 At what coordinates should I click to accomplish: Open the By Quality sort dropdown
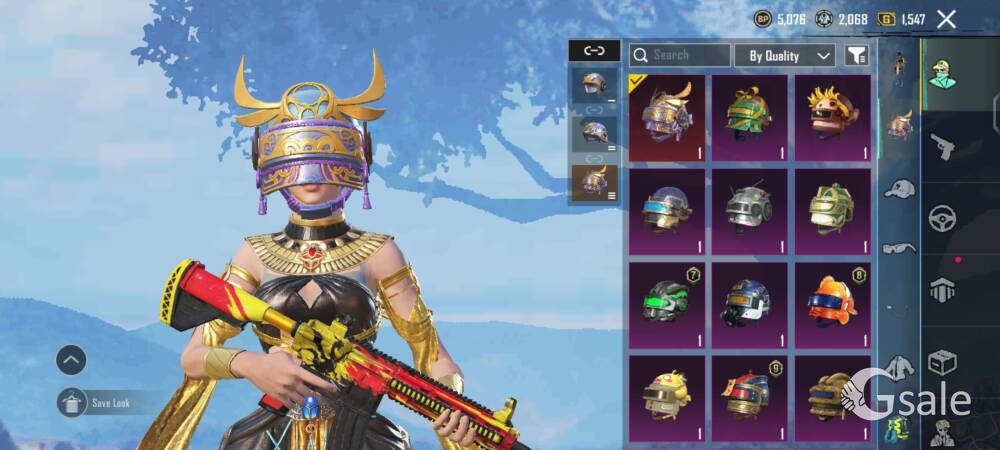[785, 56]
